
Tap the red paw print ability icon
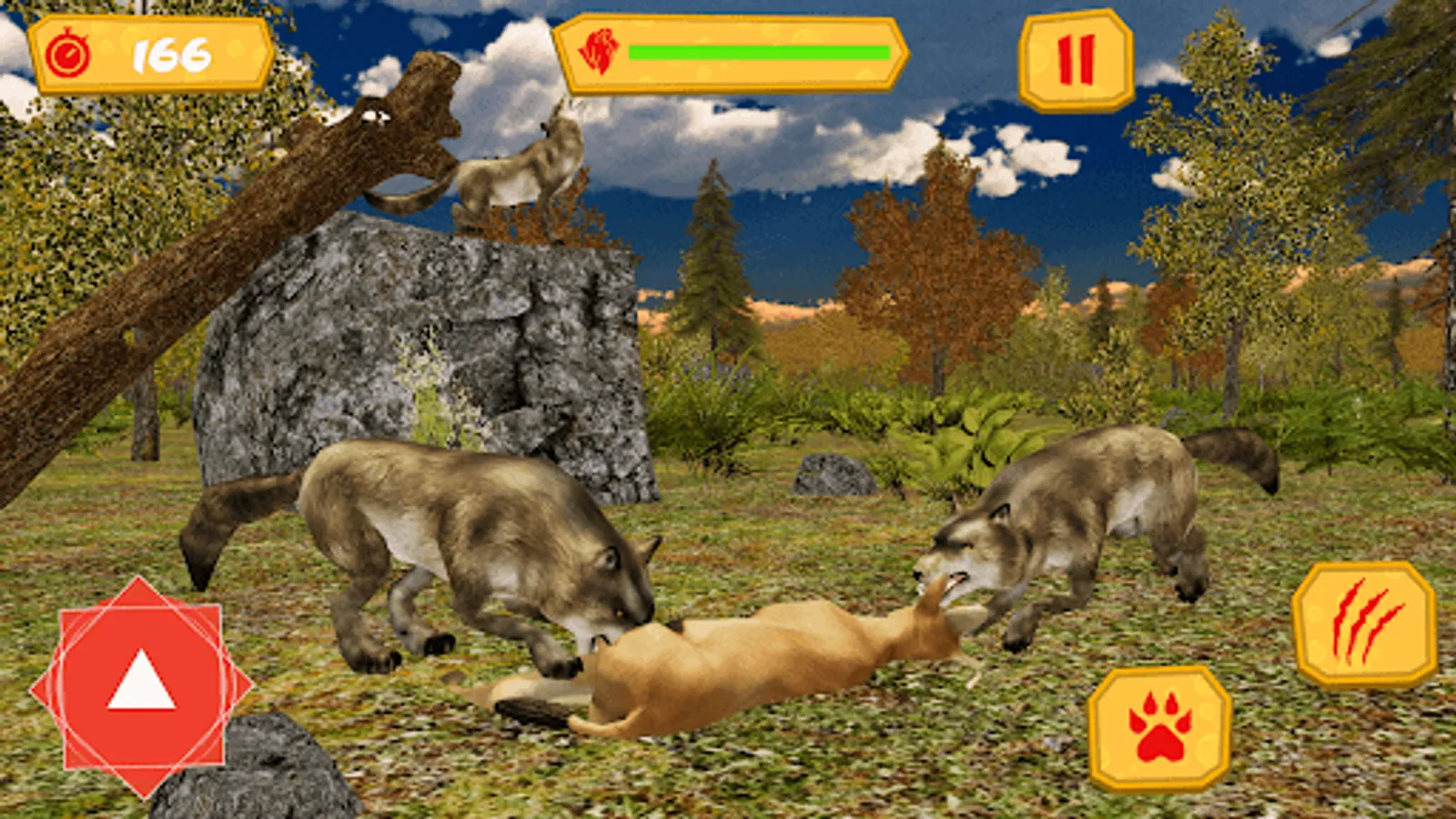[1158, 728]
